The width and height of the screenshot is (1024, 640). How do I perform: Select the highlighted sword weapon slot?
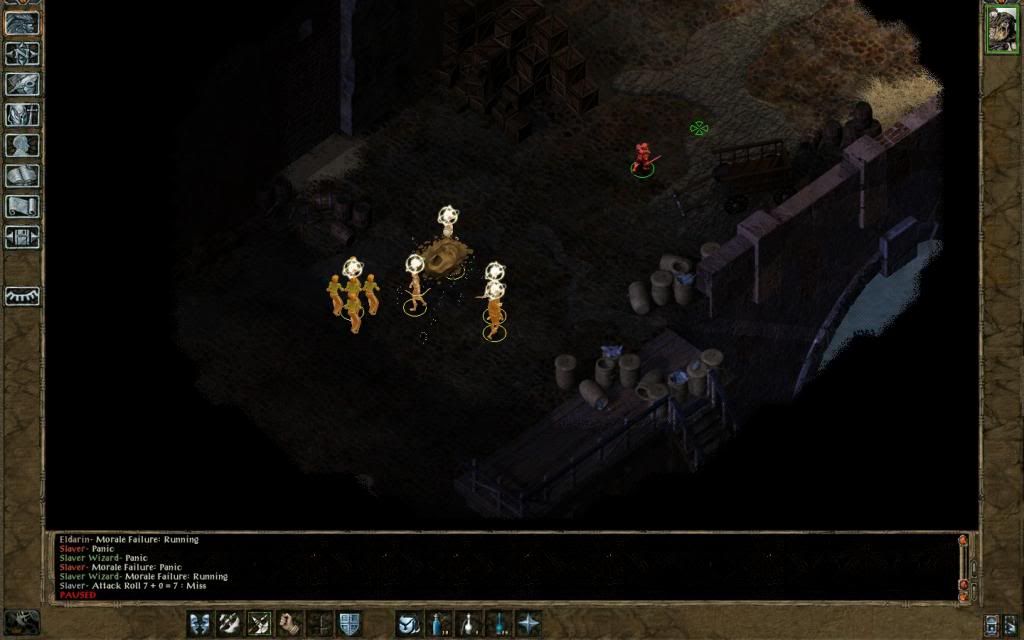tap(260, 623)
